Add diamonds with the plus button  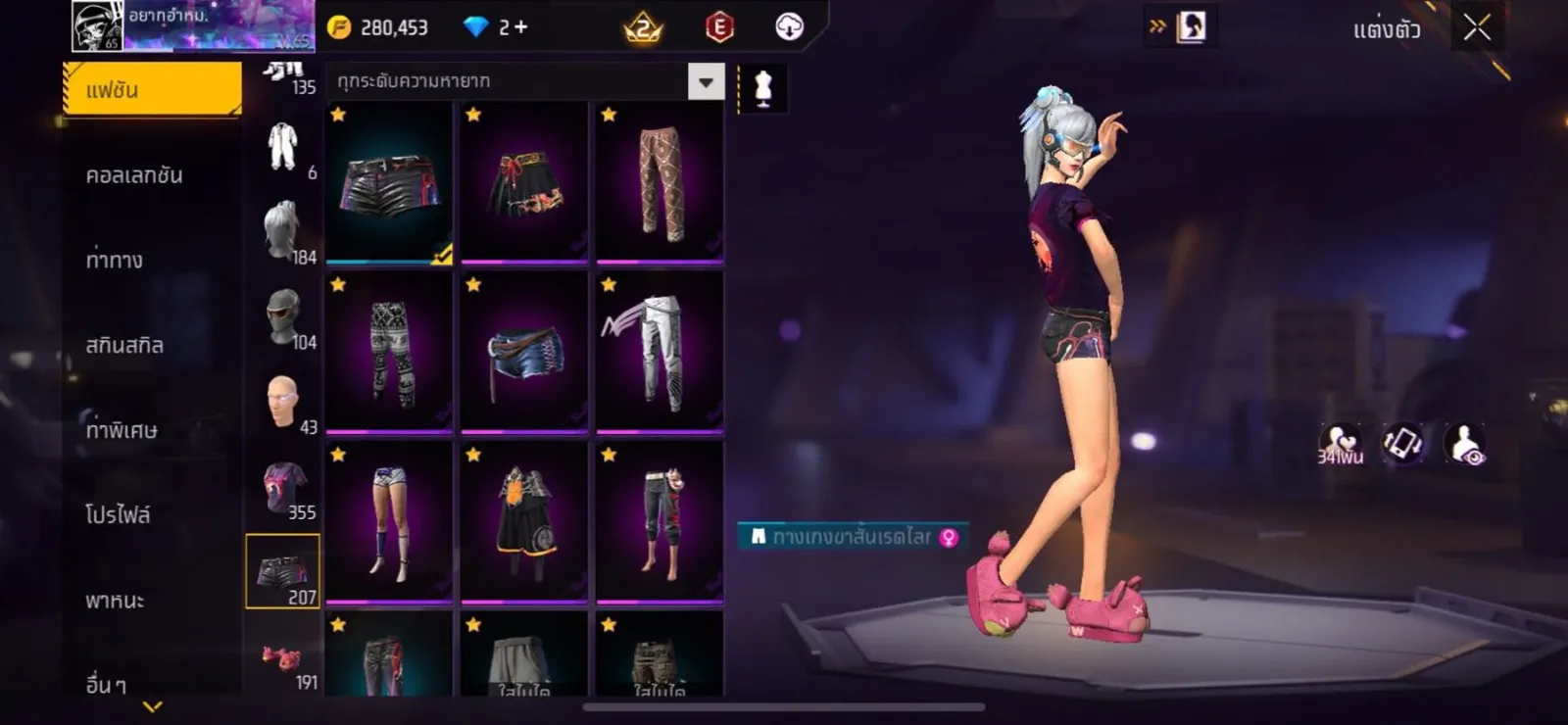(x=520, y=27)
